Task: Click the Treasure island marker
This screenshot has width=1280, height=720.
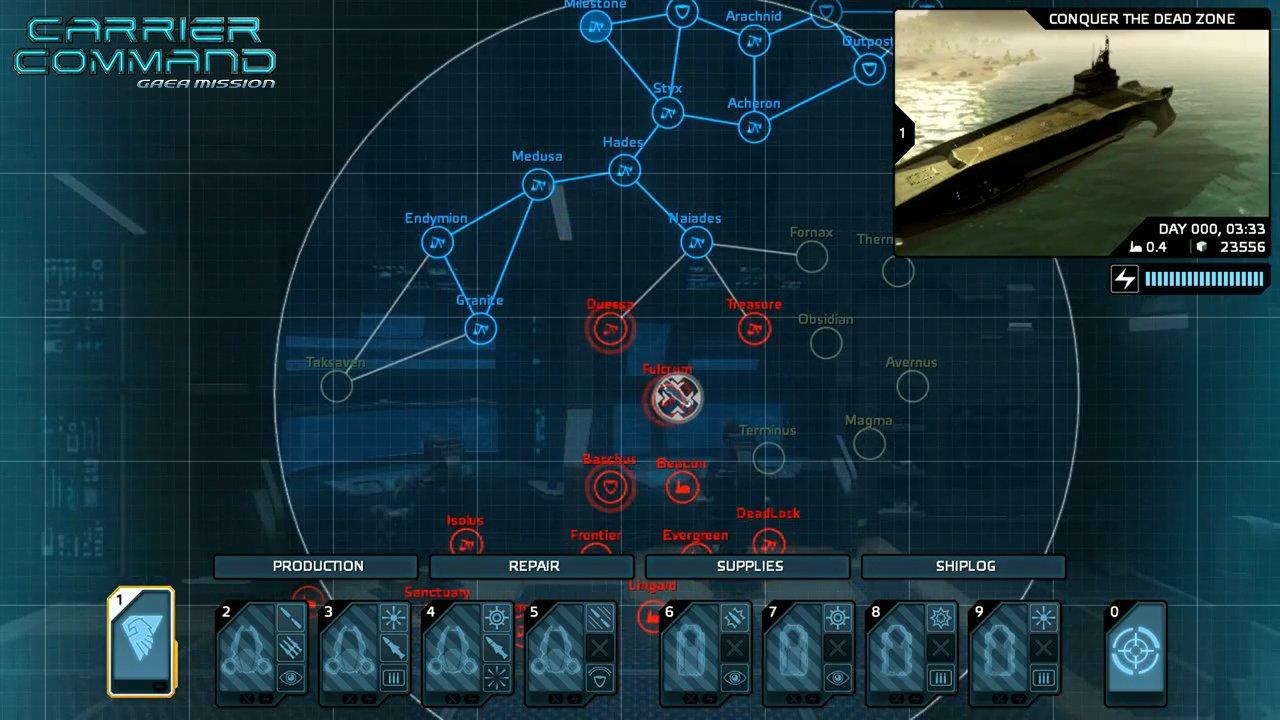Action: pos(753,328)
